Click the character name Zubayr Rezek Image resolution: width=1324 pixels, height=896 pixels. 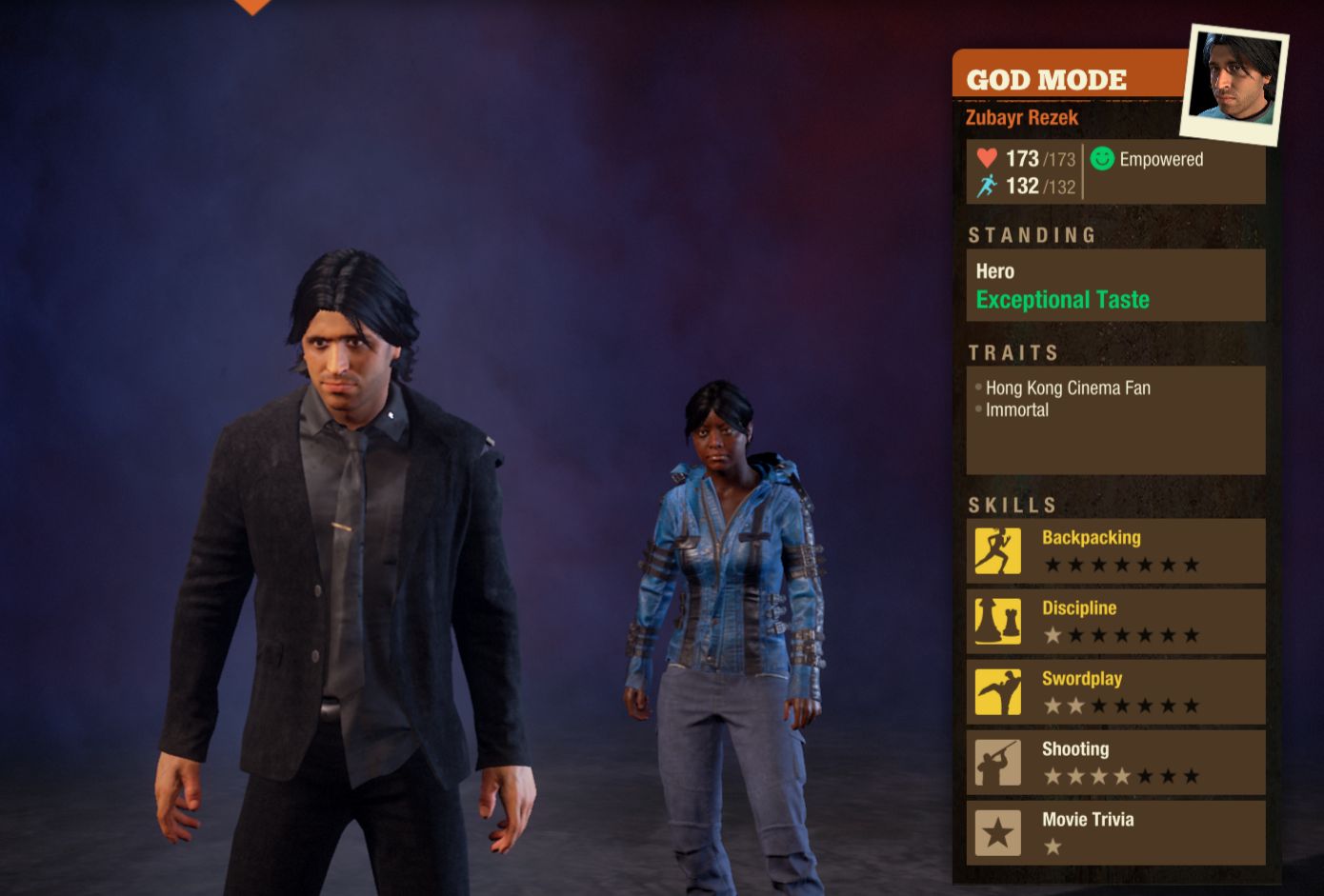(x=1022, y=117)
